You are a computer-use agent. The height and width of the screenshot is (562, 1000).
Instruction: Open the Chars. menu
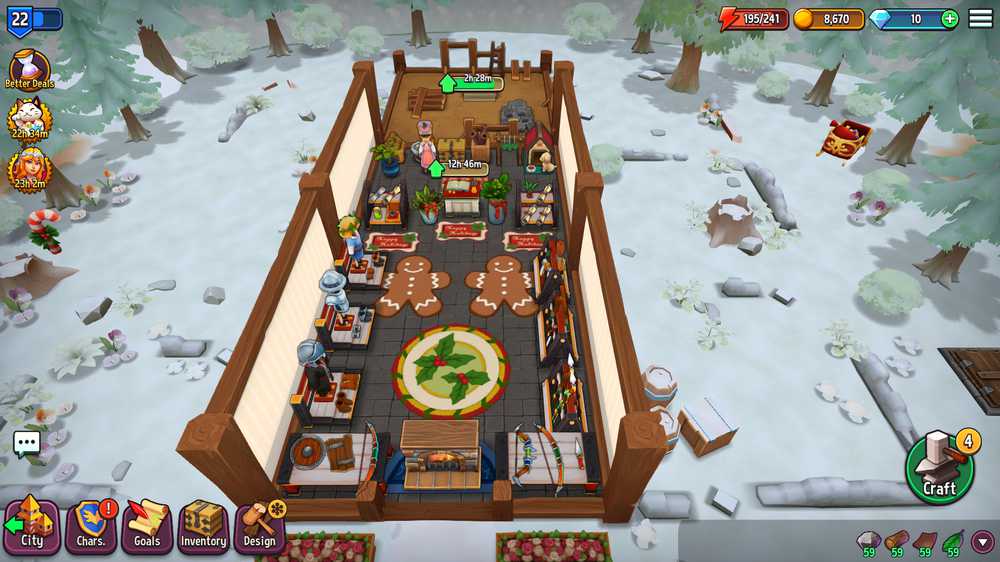click(91, 525)
